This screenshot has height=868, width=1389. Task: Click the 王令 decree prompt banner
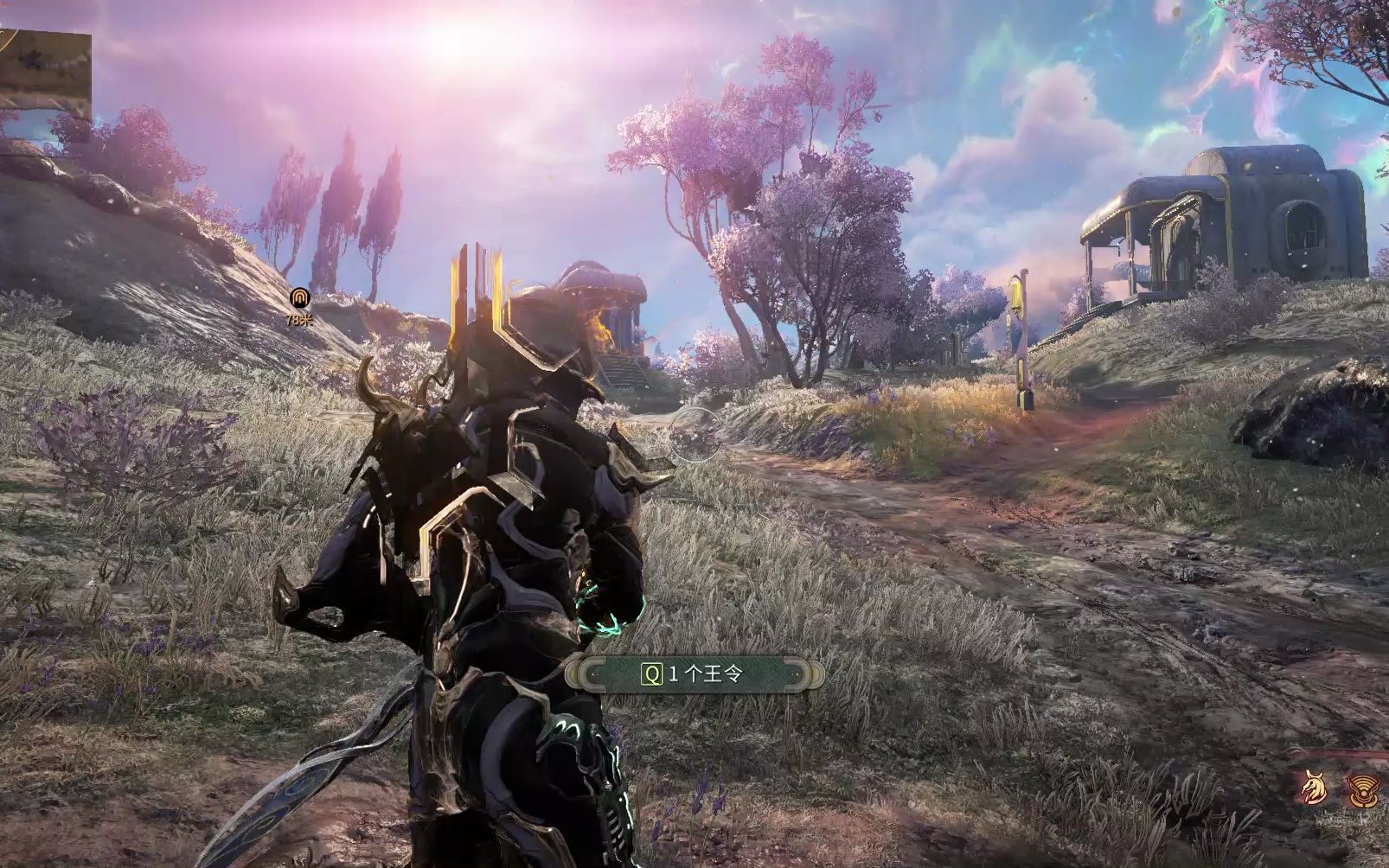click(x=694, y=673)
